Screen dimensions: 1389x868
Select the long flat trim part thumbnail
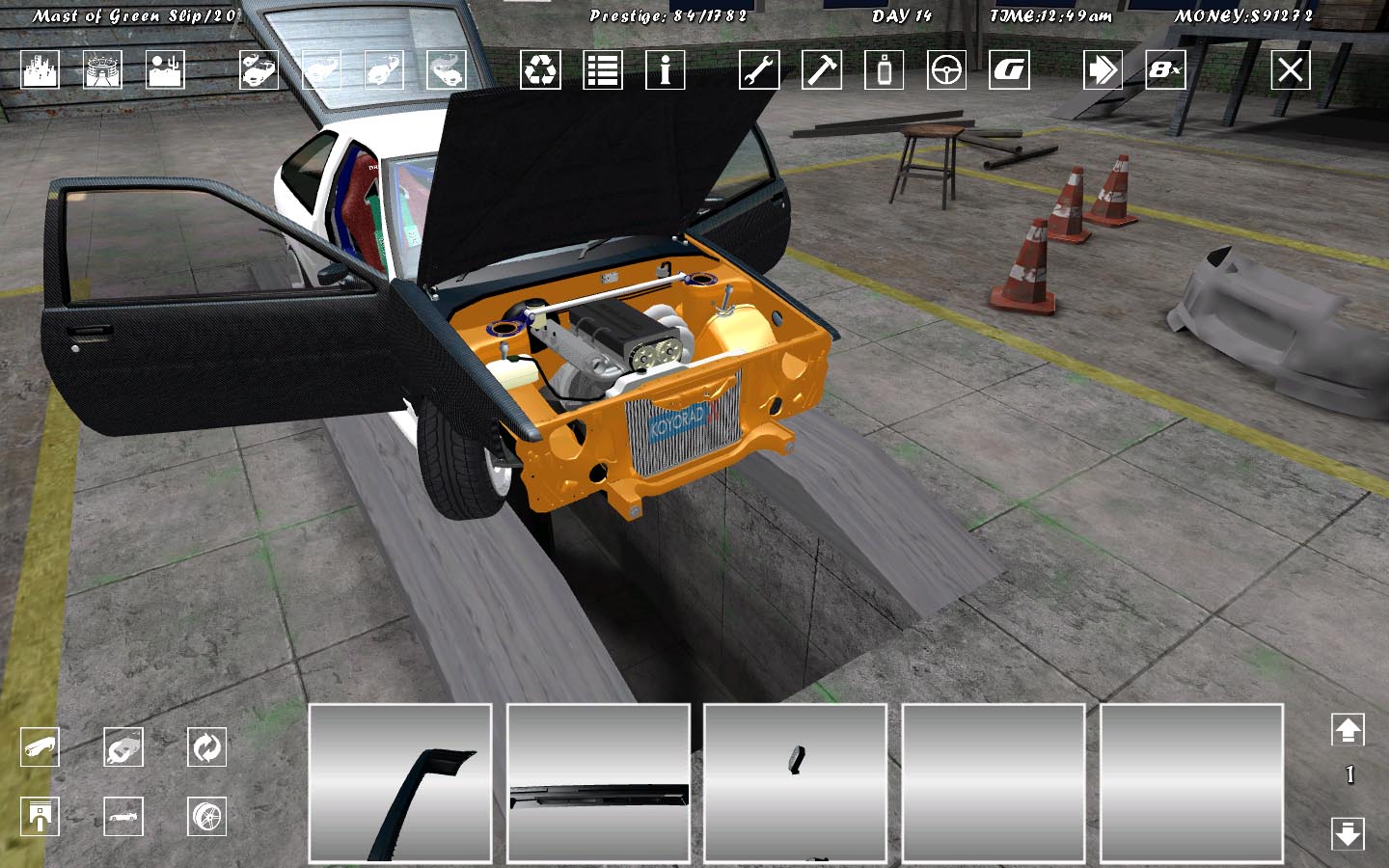pos(598,783)
